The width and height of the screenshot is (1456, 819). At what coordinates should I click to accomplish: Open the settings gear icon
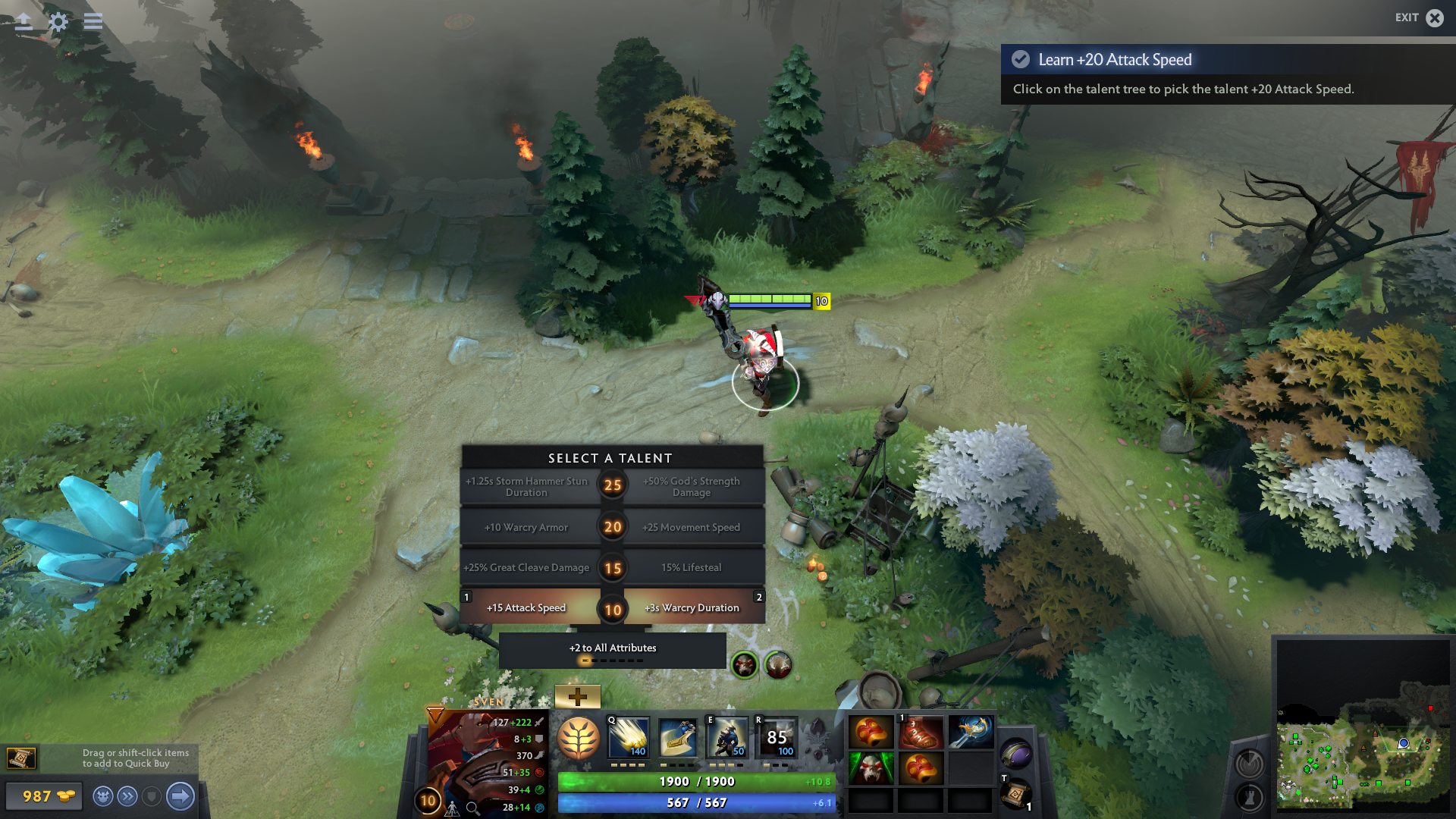point(58,21)
